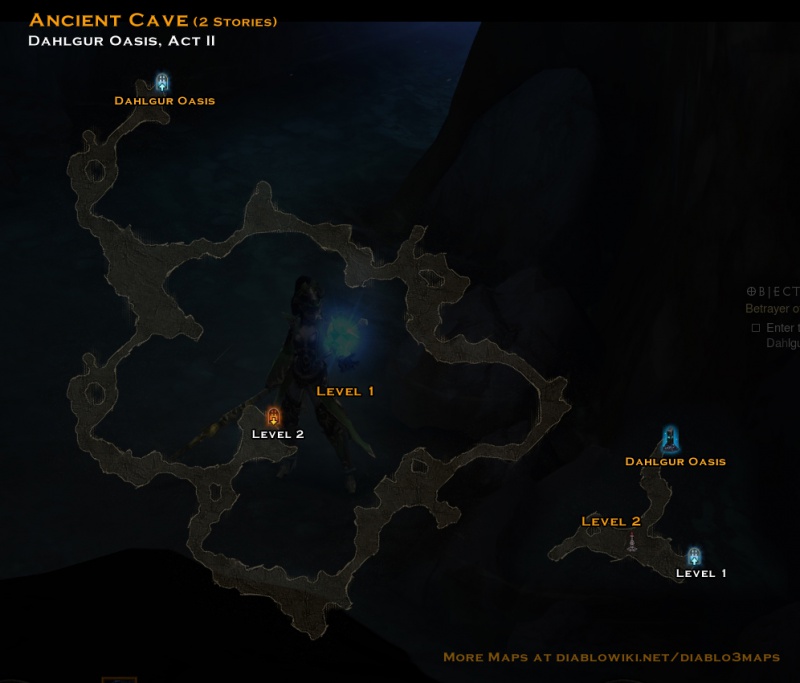The image size is (800, 683).
Task: Toggle the Enter objective checkbox
Action: [756, 328]
